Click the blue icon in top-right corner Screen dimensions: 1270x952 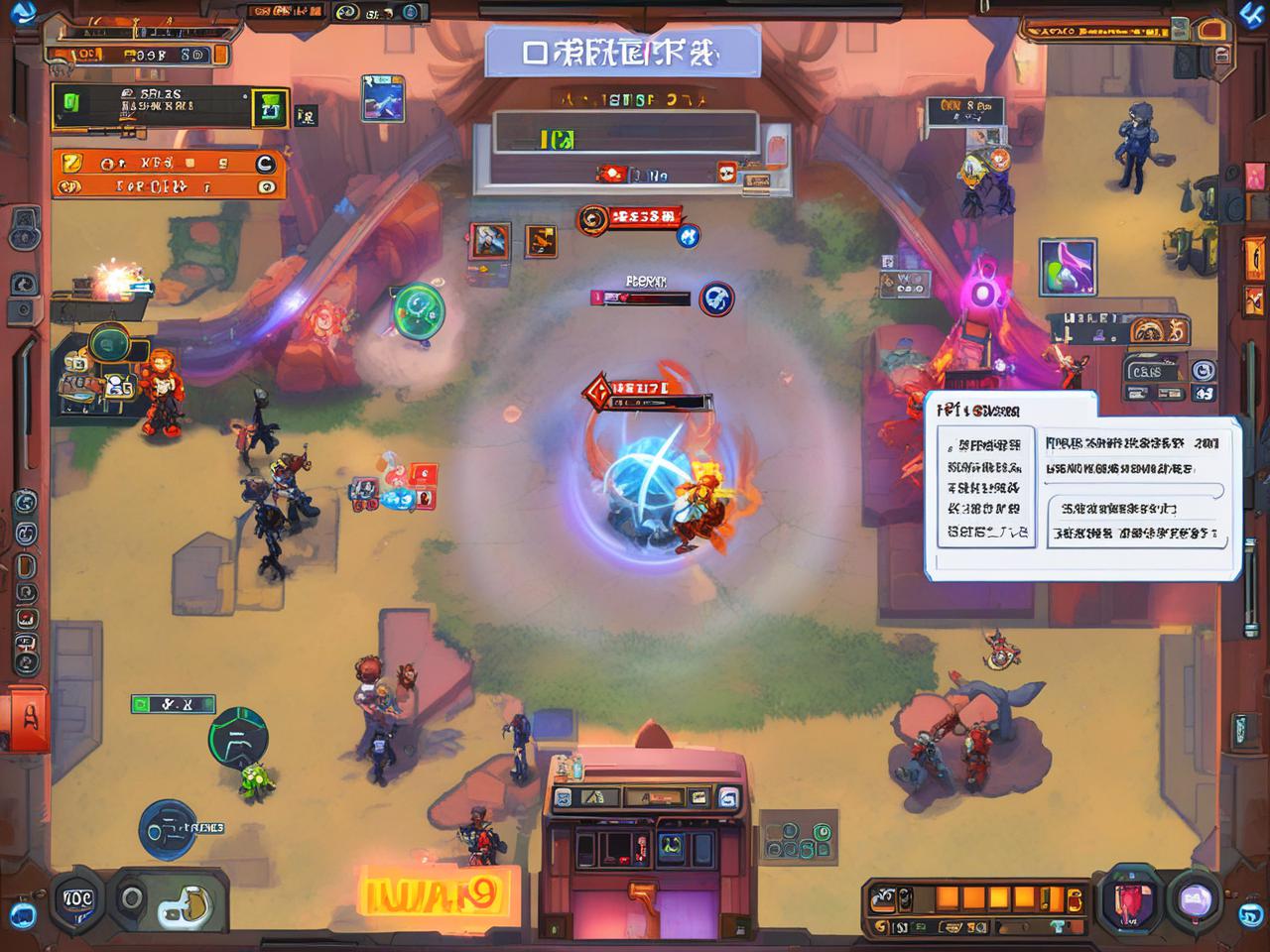pyautogui.click(x=1253, y=12)
